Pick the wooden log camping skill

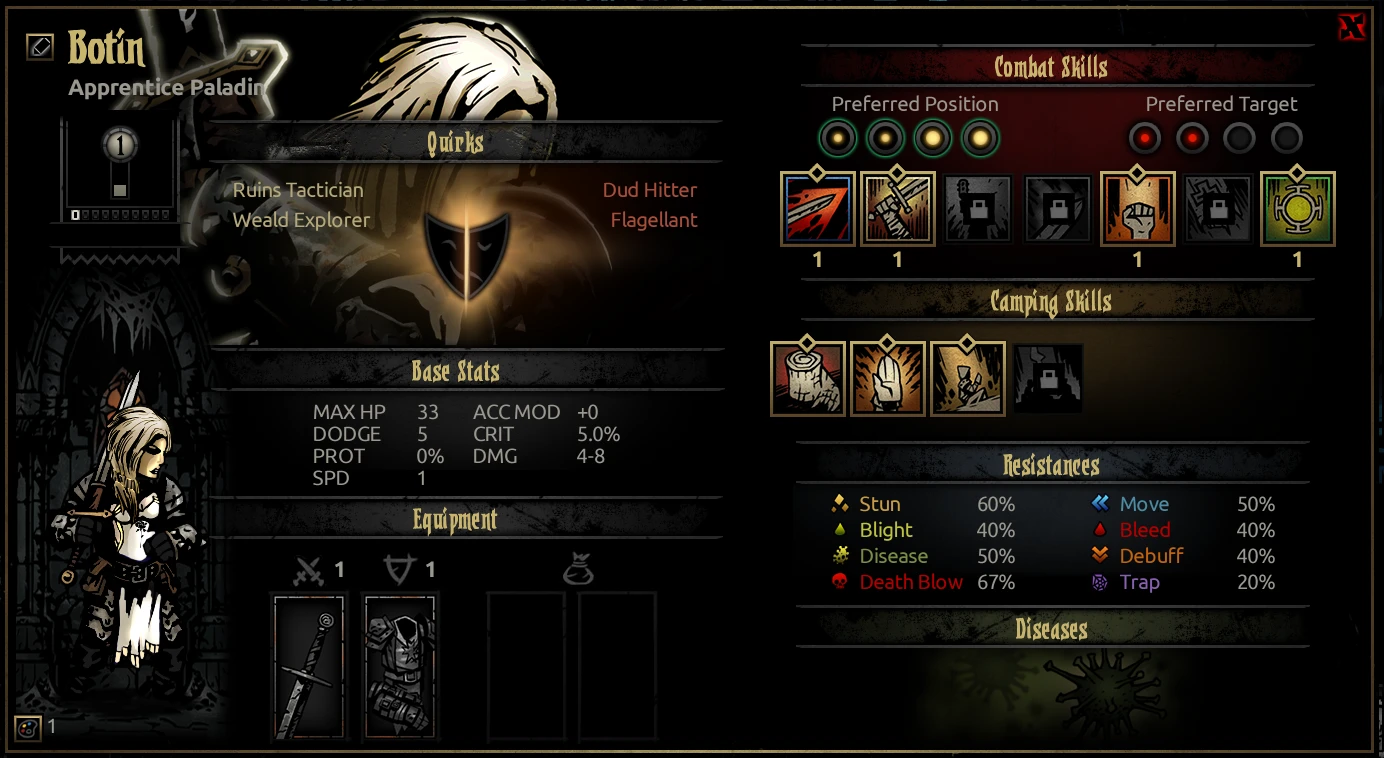pos(808,378)
